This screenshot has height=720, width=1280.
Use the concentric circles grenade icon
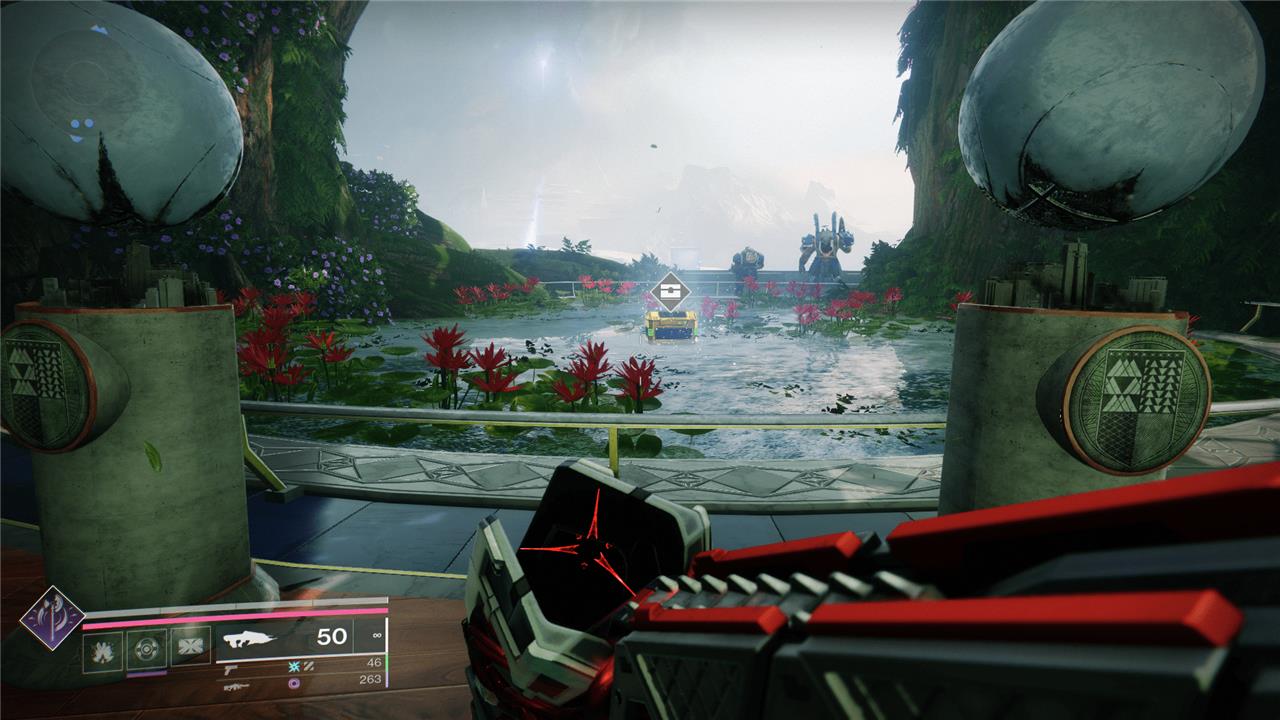pyautogui.click(x=146, y=646)
